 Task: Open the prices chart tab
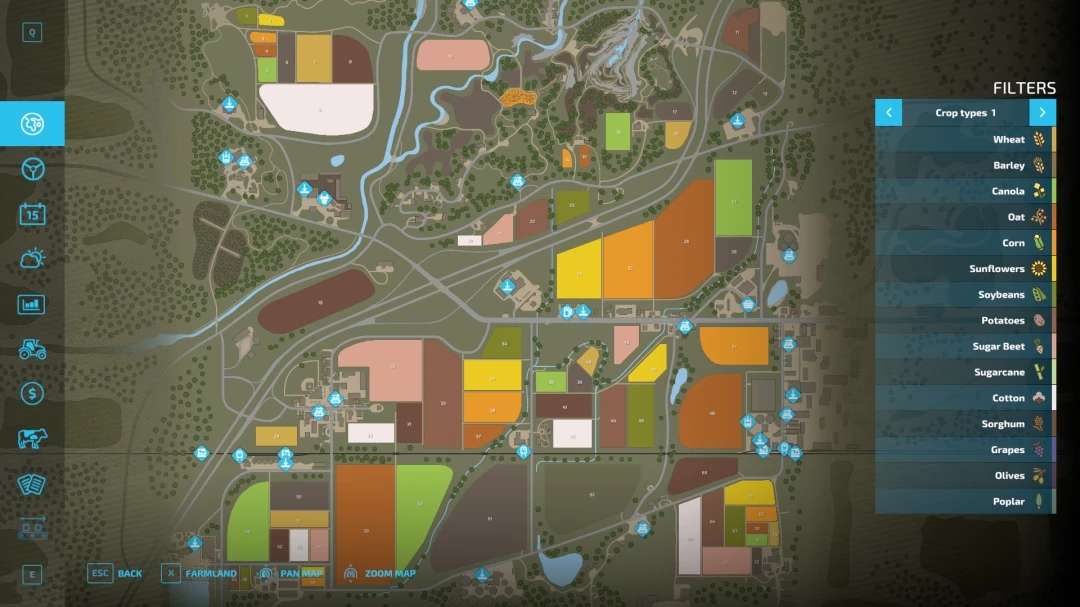(x=32, y=304)
